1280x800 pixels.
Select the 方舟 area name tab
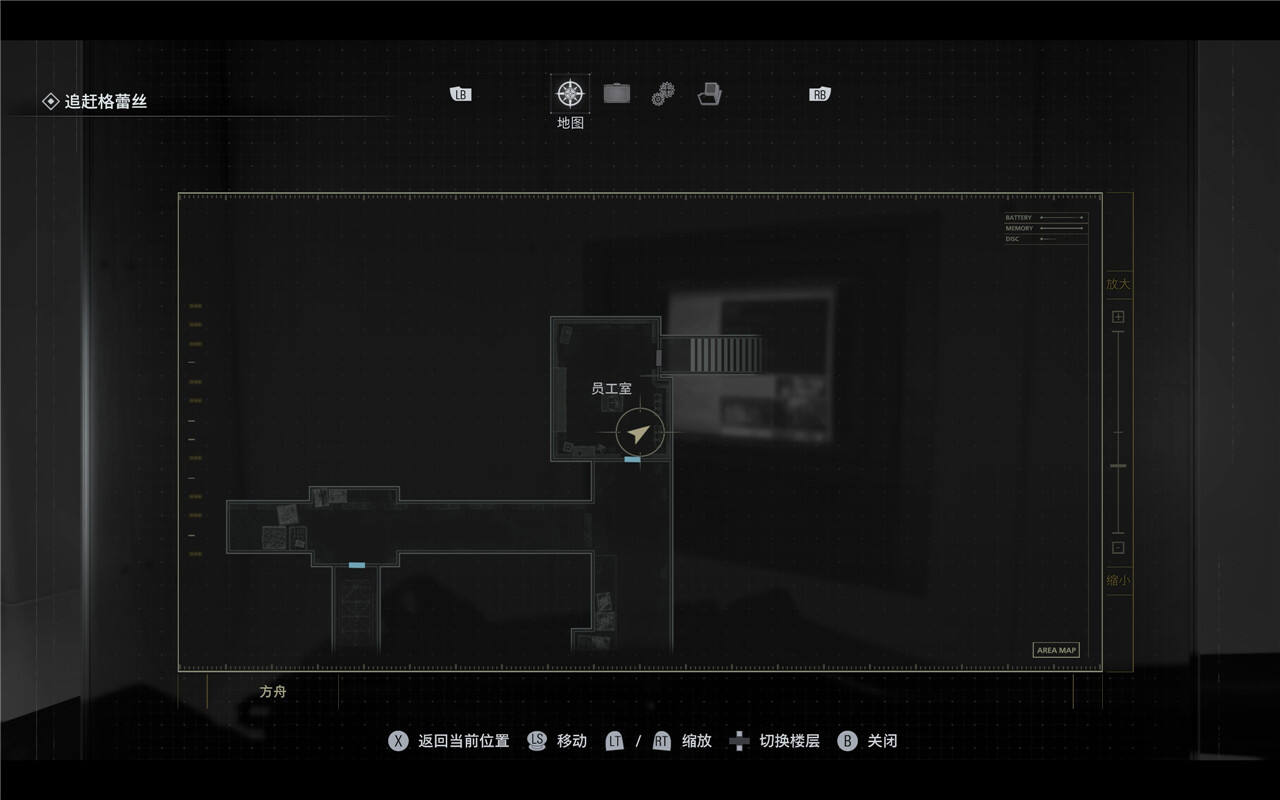pyautogui.click(x=273, y=691)
